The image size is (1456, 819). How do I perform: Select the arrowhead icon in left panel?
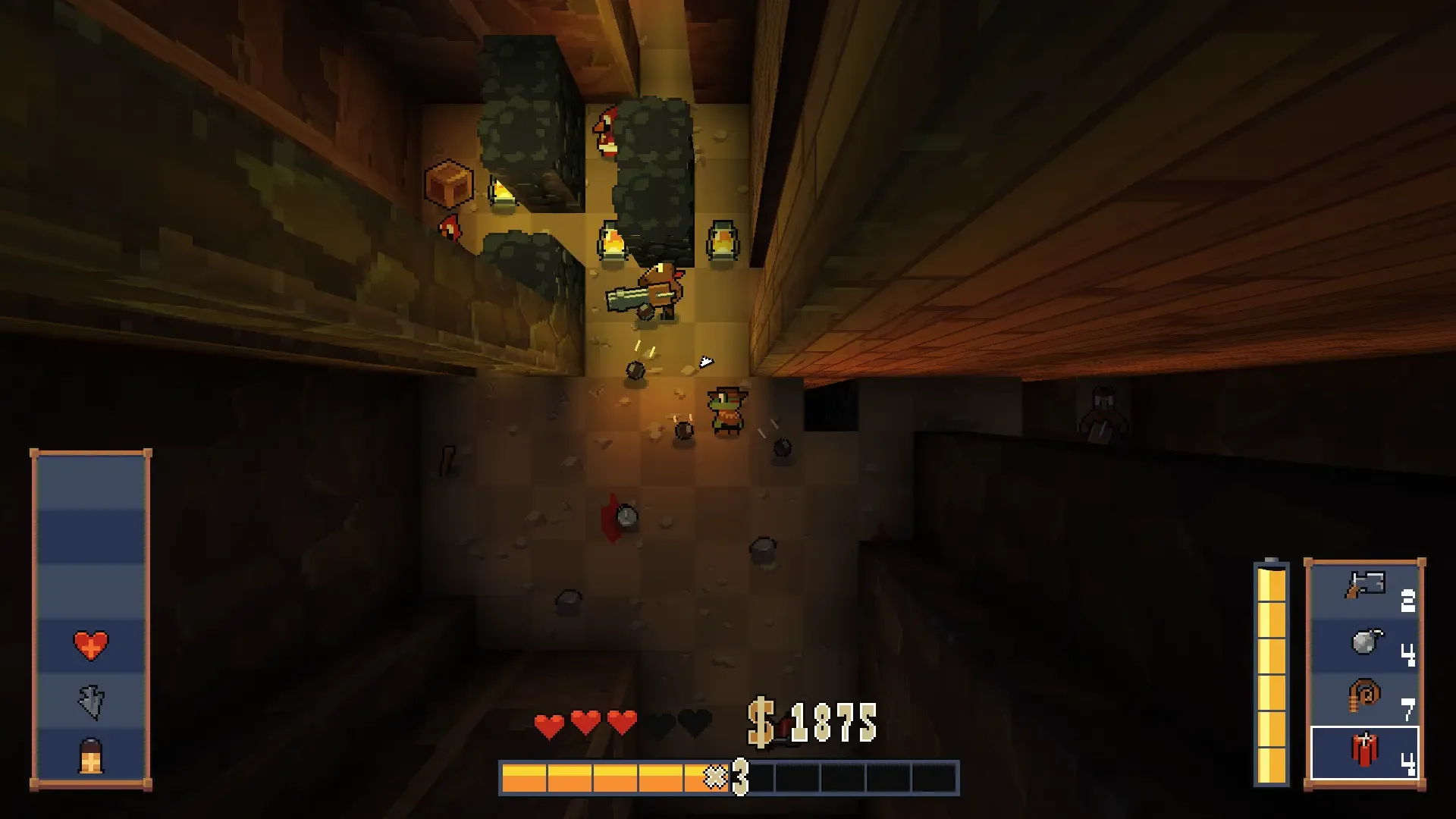pos(91,701)
